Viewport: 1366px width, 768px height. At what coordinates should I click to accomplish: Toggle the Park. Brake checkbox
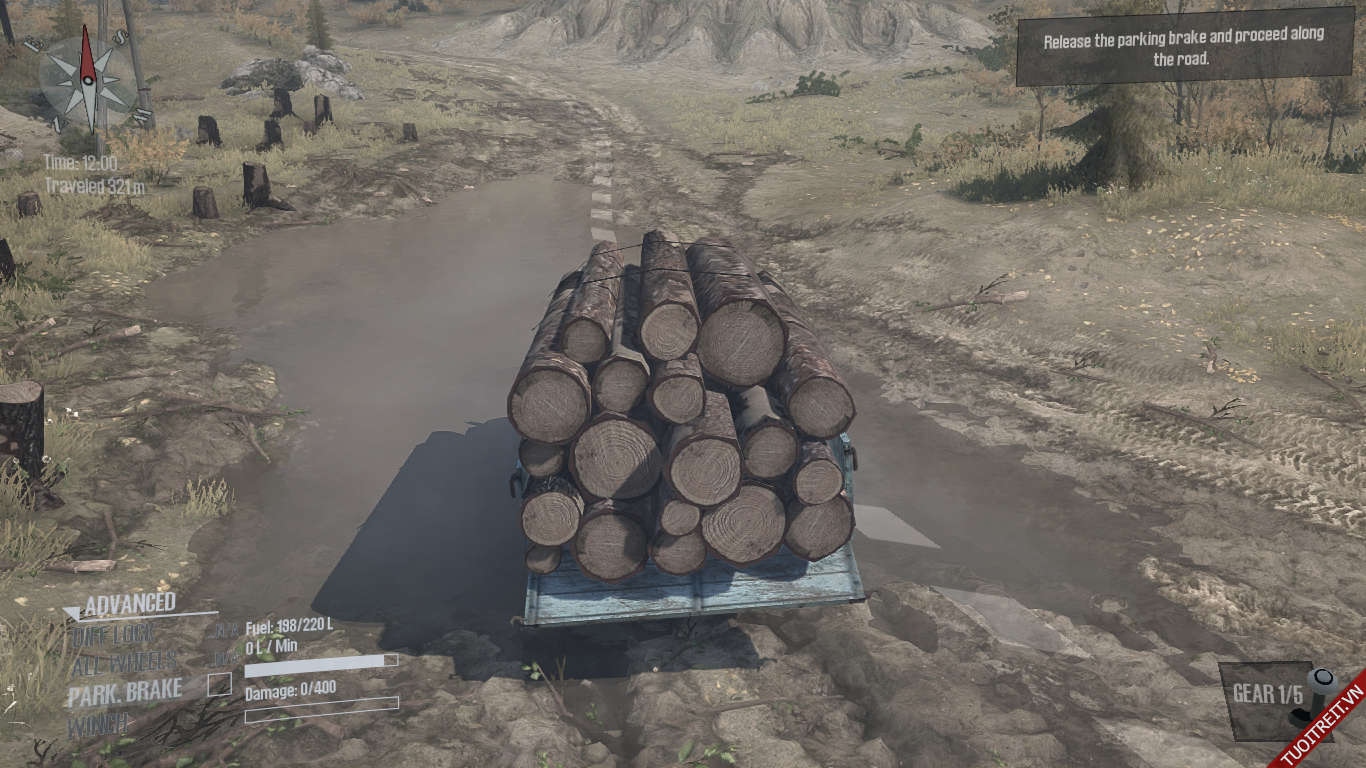pos(219,685)
